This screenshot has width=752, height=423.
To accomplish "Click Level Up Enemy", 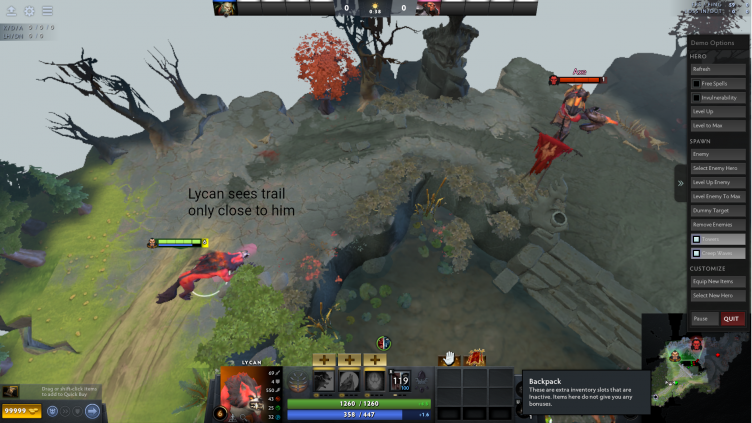I will click(717, 182).
